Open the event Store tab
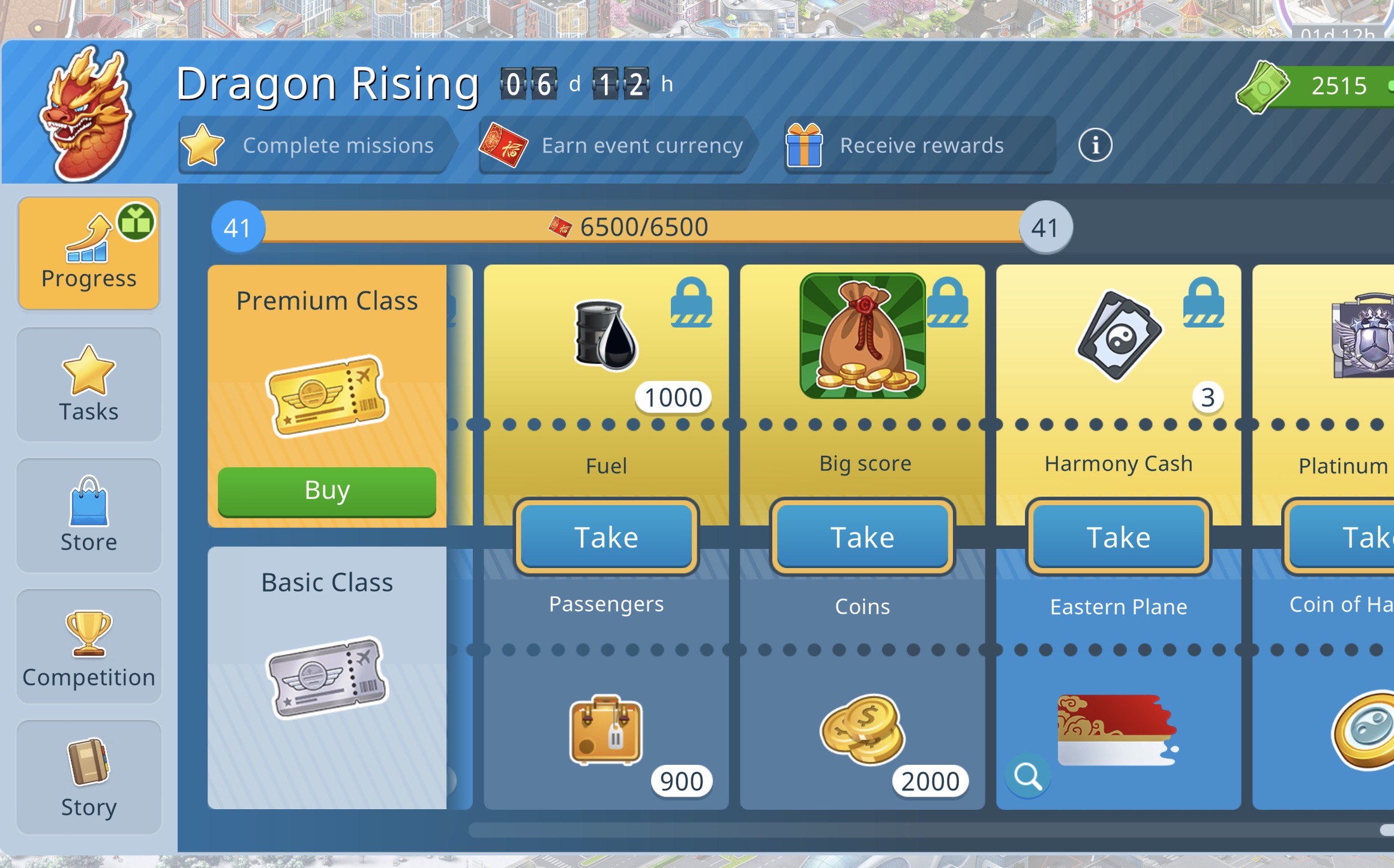This screenshot has width=1394, height=868. (89, 515)
